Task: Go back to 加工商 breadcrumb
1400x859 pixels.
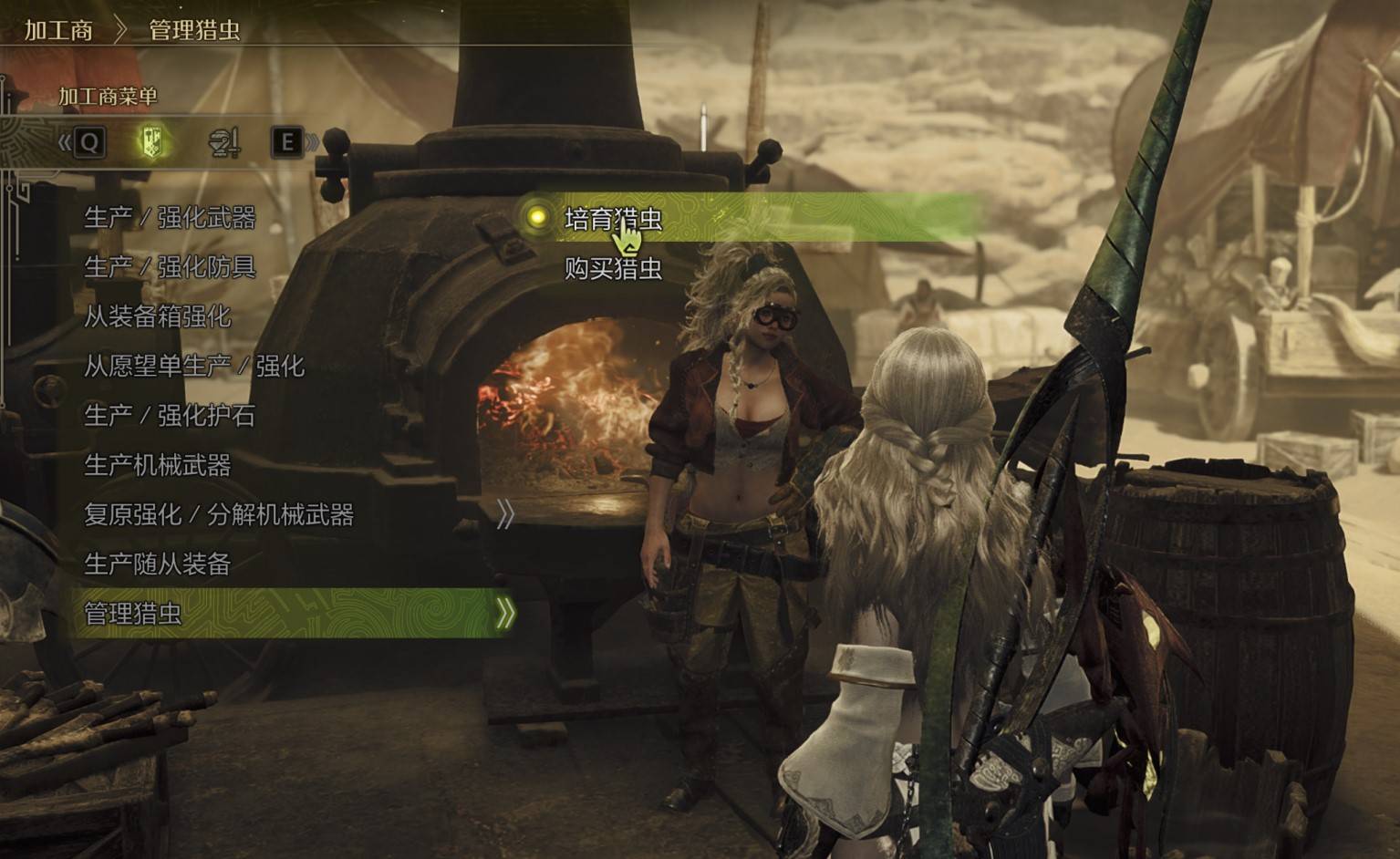Action: pos(58,30)
